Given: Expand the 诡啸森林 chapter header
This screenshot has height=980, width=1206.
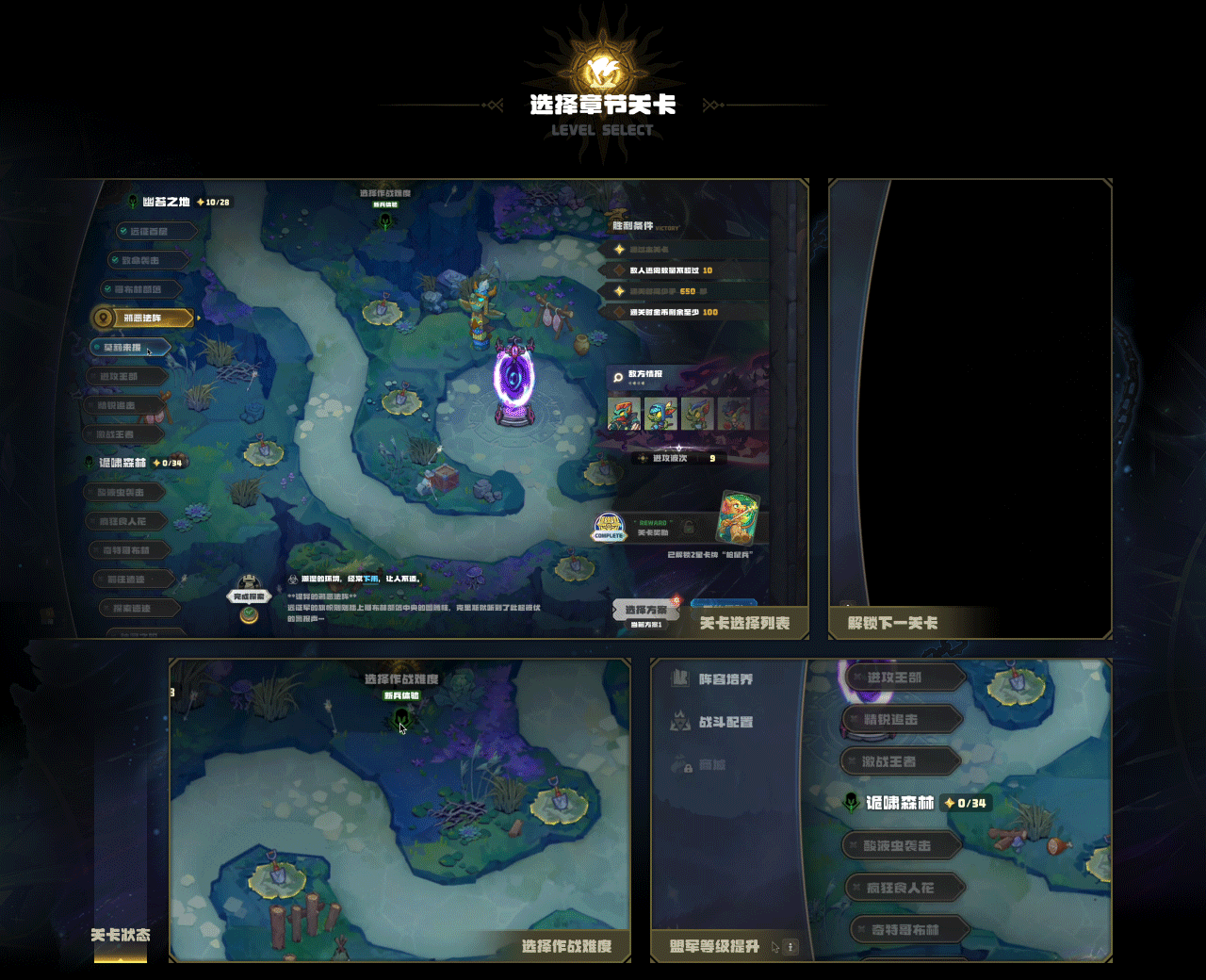Looking at the screenshot, I should pos(122,463).
